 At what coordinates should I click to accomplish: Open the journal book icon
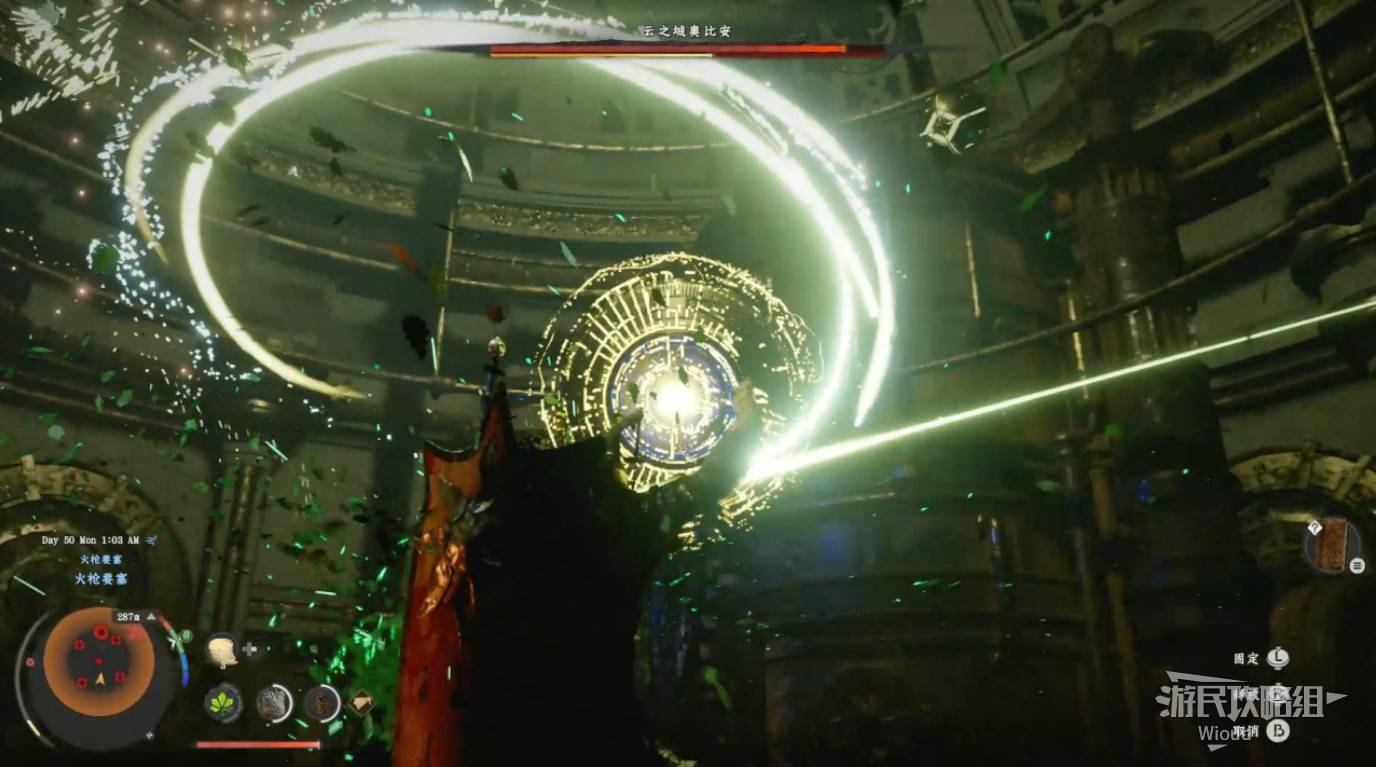1332,545
